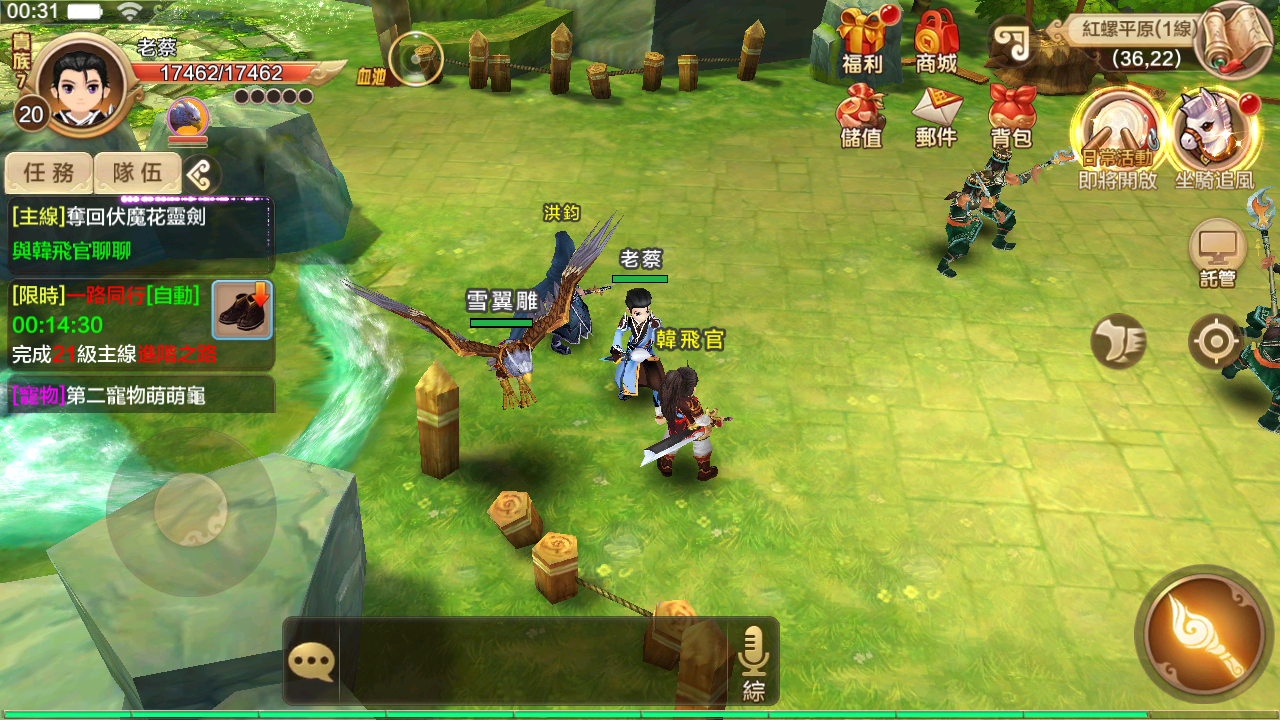Use the boots item in the timed quest
The width and height of the screenshot is (1280, 720).
(242, 310)
